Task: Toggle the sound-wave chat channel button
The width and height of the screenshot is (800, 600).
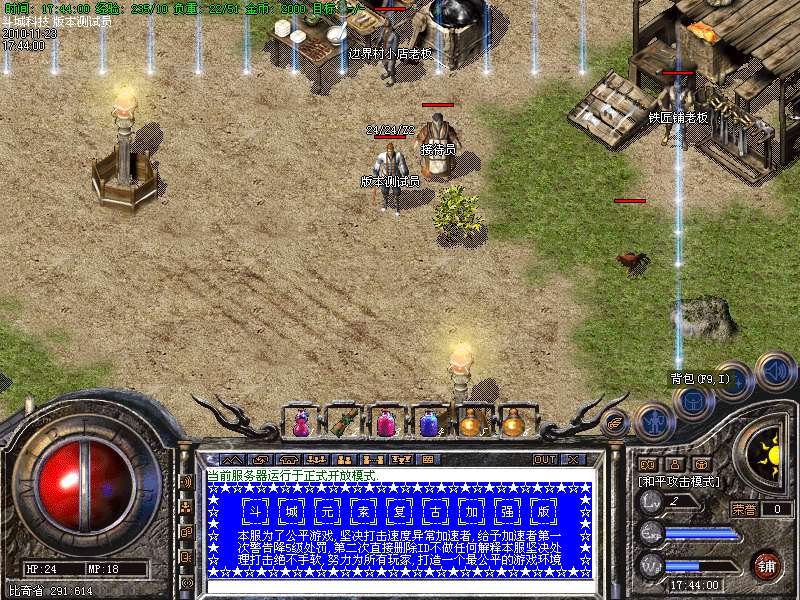Action: [x=186, y=480]
